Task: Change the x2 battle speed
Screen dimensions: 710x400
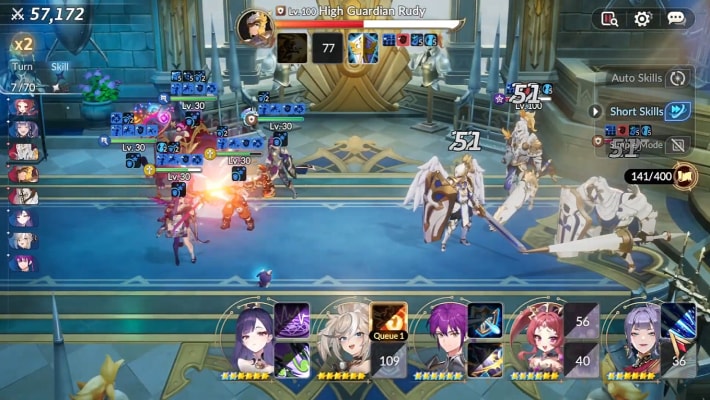Action: (x=22, y=44)
